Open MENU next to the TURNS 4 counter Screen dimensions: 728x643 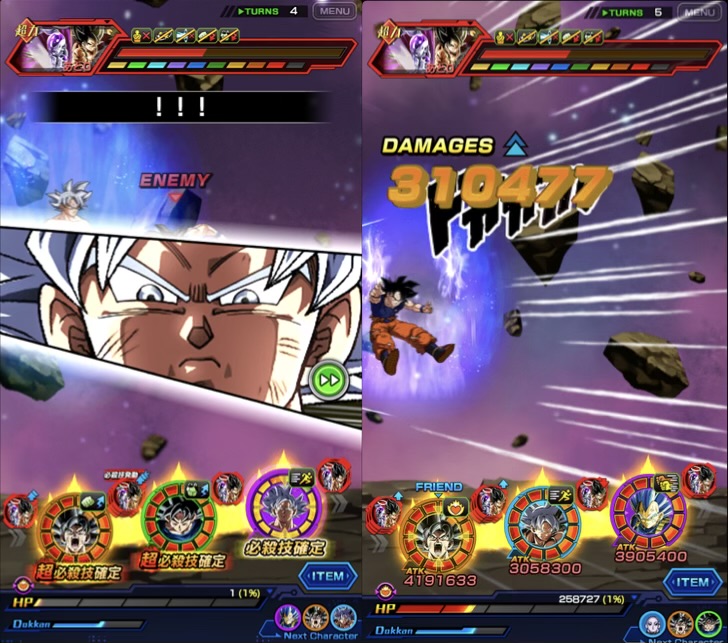tap(334, 12)
